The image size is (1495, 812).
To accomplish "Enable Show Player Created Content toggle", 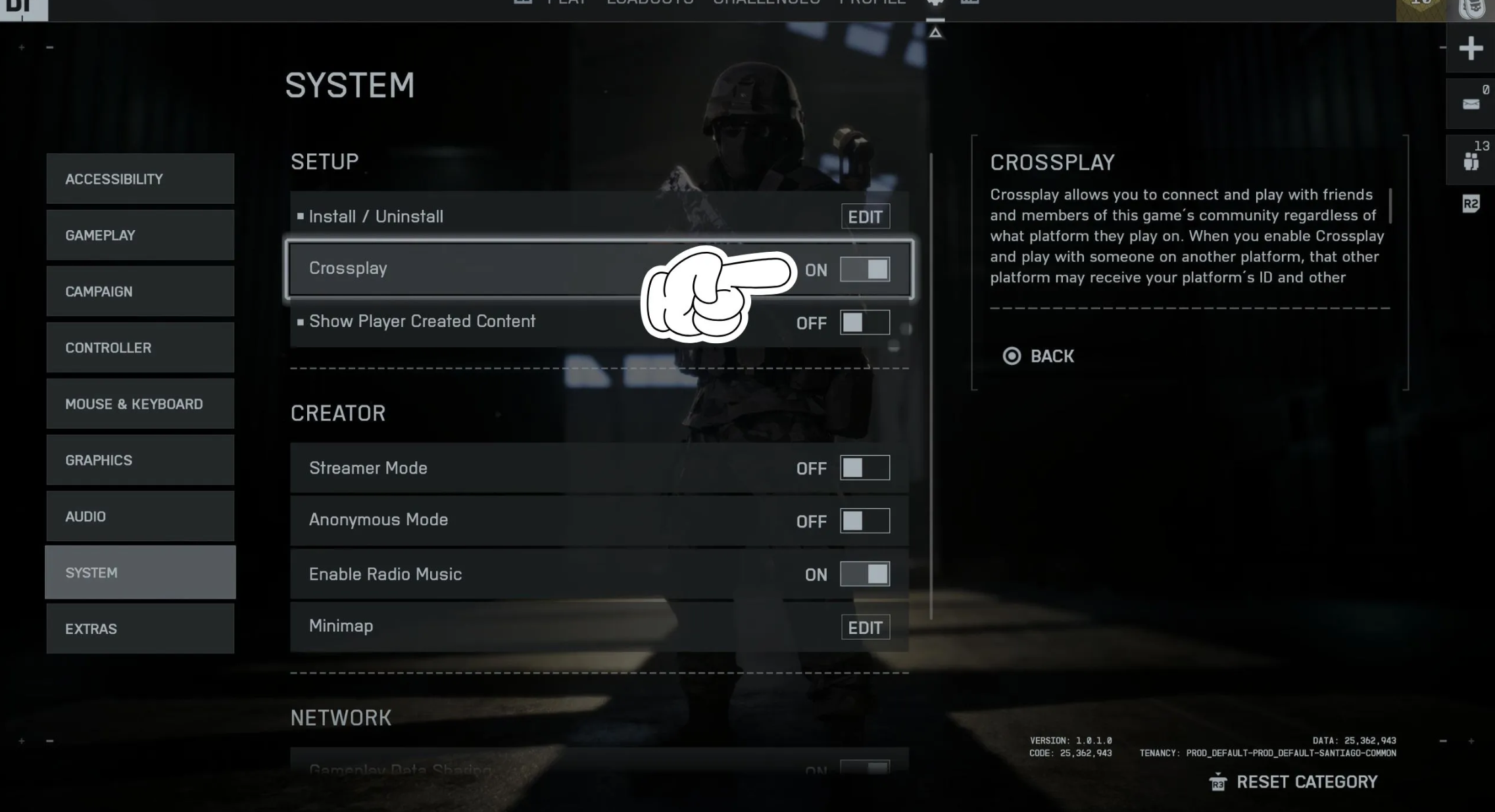I will coord(865,323).
